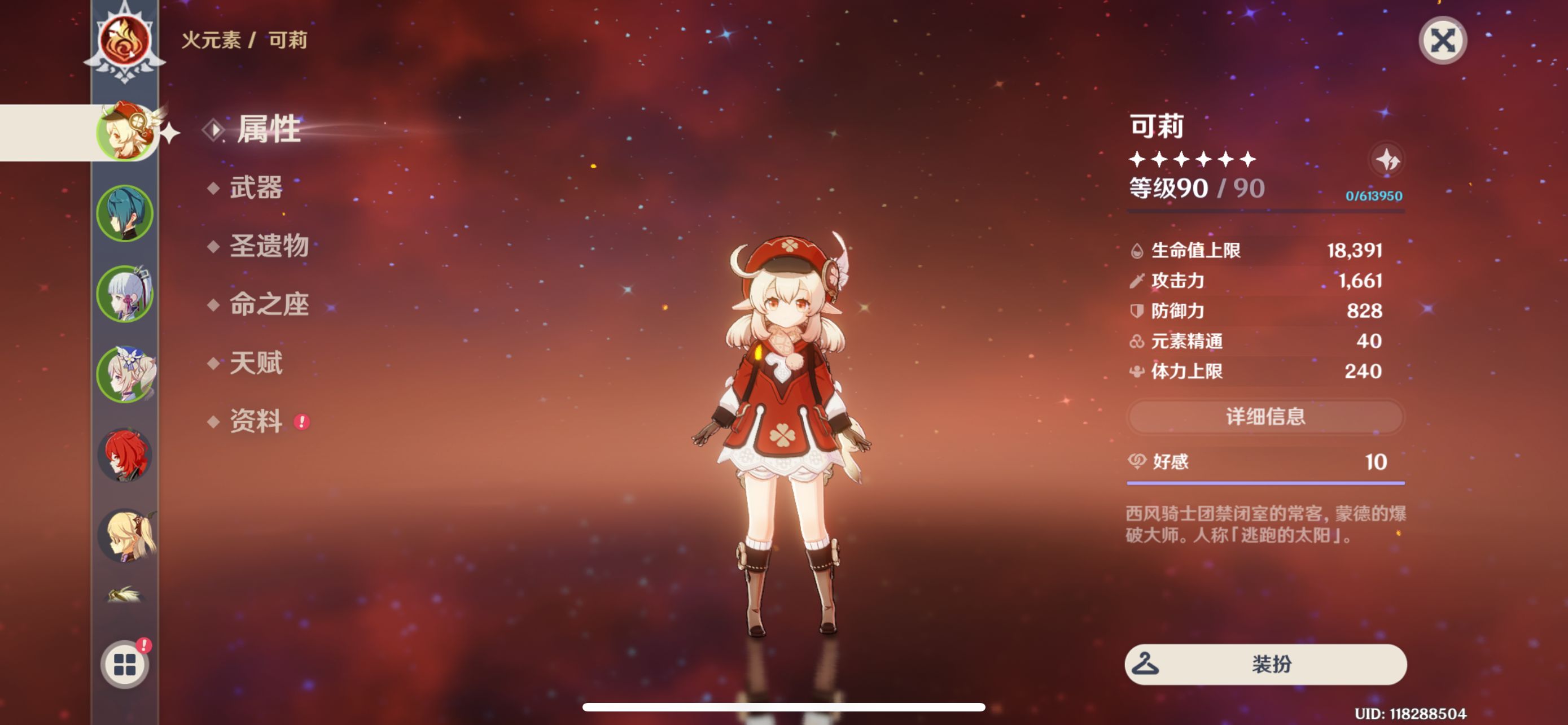View the 天赋 talents section
Viewport: 1568px width, 725px height.
coord(259,364)
